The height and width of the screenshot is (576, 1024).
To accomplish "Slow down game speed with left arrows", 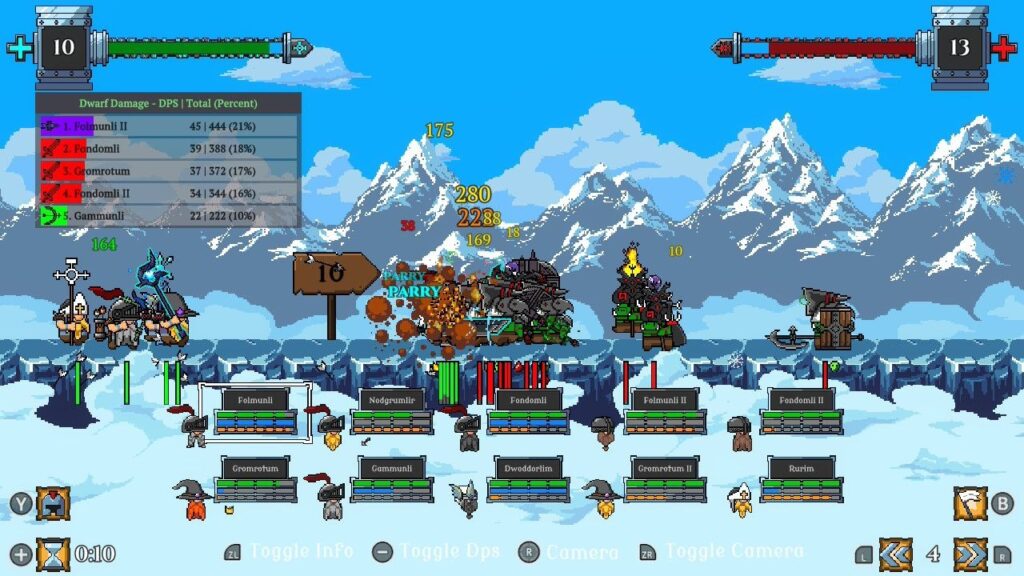I will coord(895,553).
